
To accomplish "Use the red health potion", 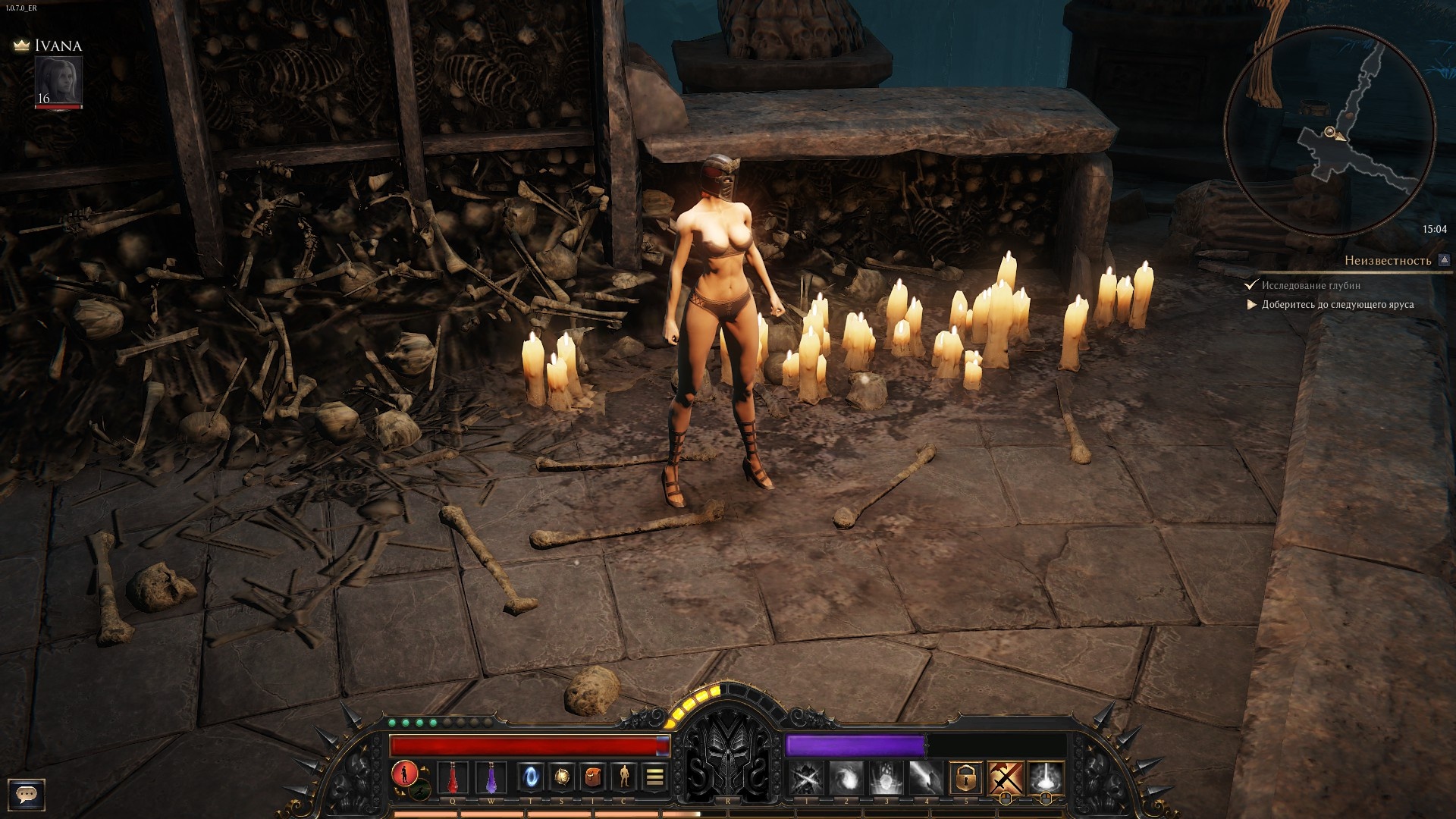I will pyautogui.click(x=453, y=777).
